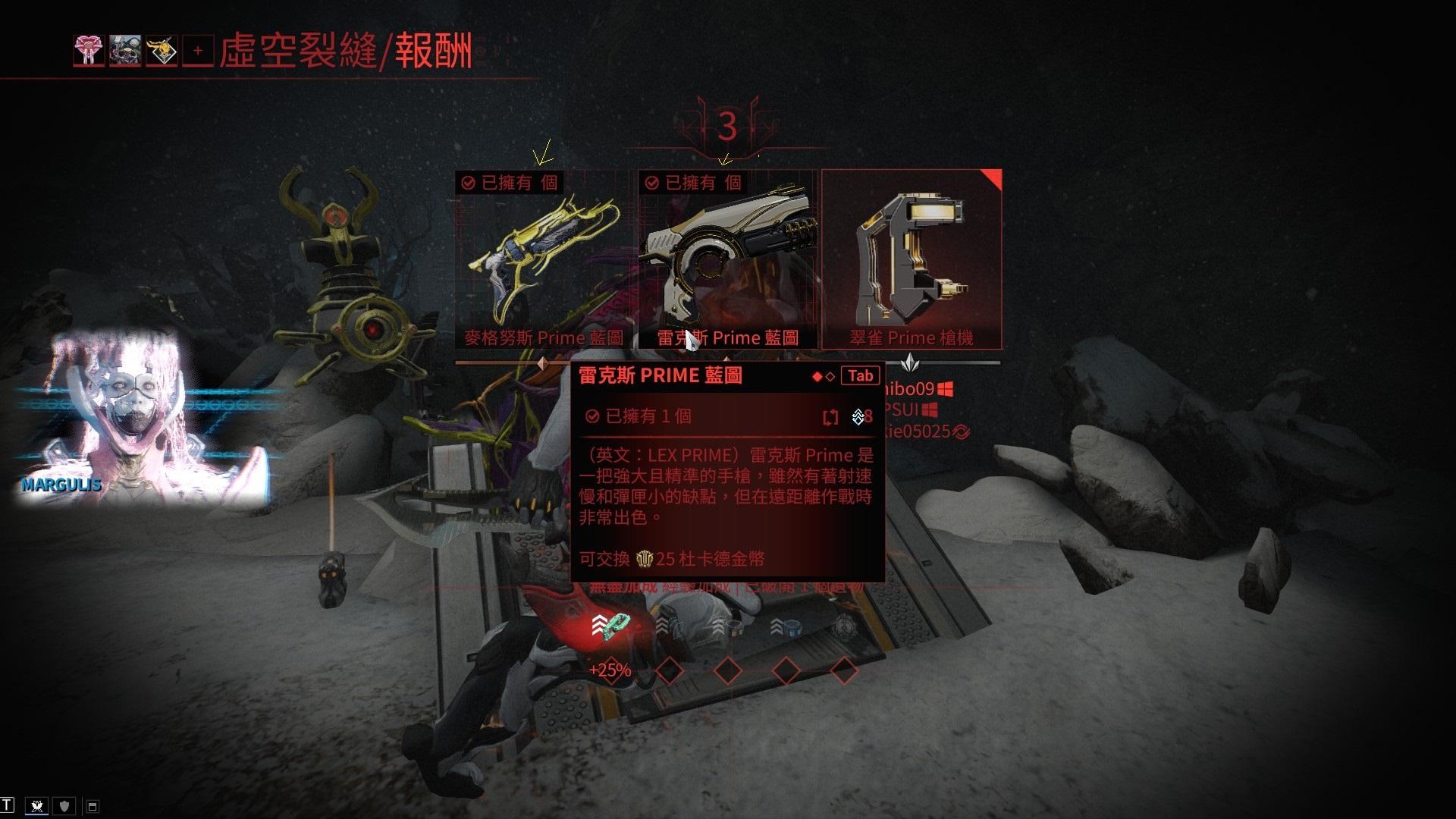Viewport: 1456px width, 819px height.
Task: Click the ducat value icon inside the tooltip
Action: click(x=645, y=560)
